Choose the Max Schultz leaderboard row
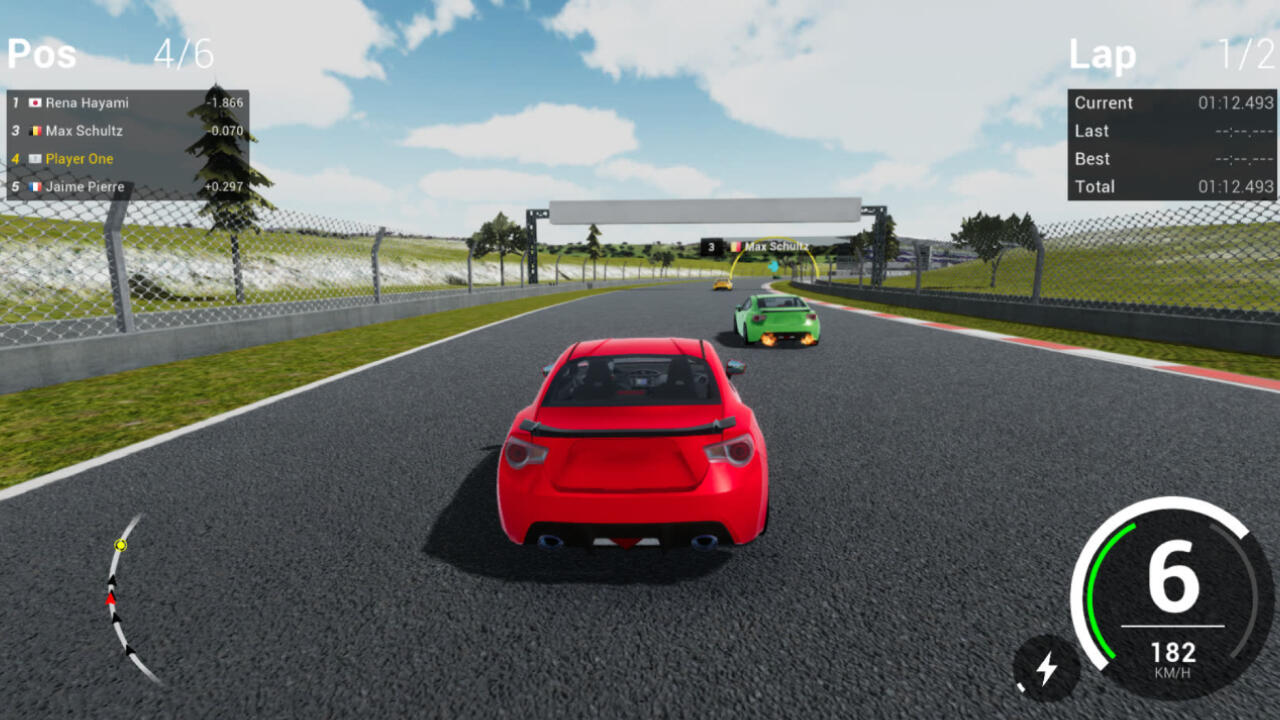The height and width of the screenshot is (720, 1280). tap(127, 131)
